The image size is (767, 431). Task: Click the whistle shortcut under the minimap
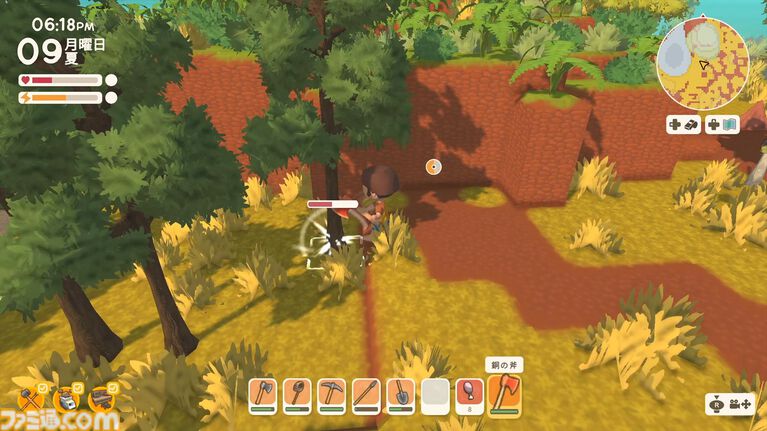pos(683,124)
